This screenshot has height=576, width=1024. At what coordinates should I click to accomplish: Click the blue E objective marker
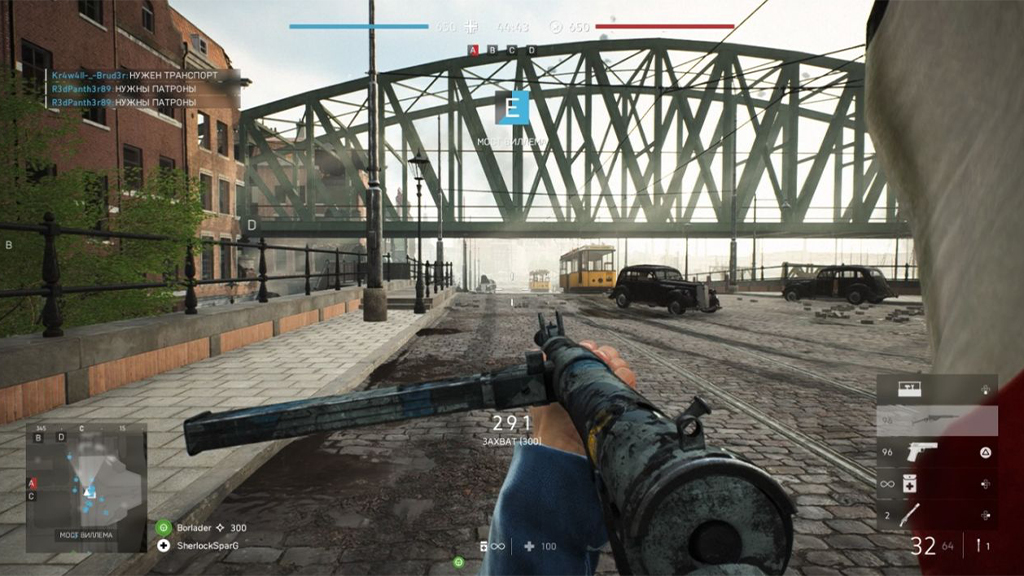click(x=512, y=107)
